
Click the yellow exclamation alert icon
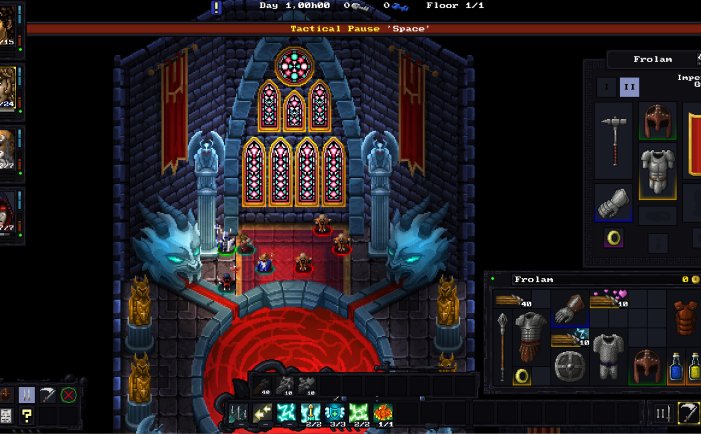click(216, 7)
